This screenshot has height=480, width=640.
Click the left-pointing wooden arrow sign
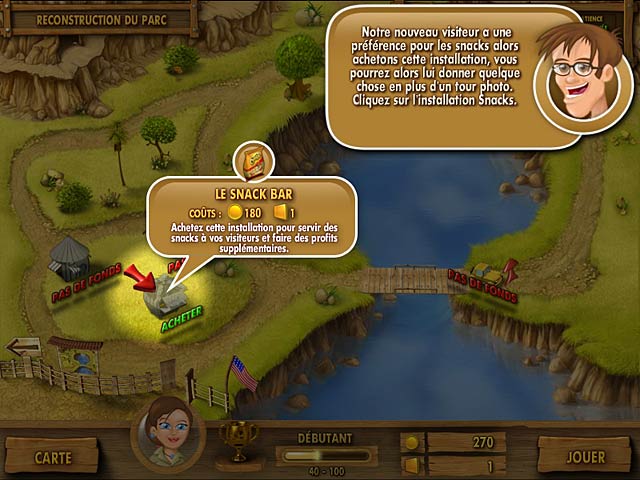tap(24, 347)
